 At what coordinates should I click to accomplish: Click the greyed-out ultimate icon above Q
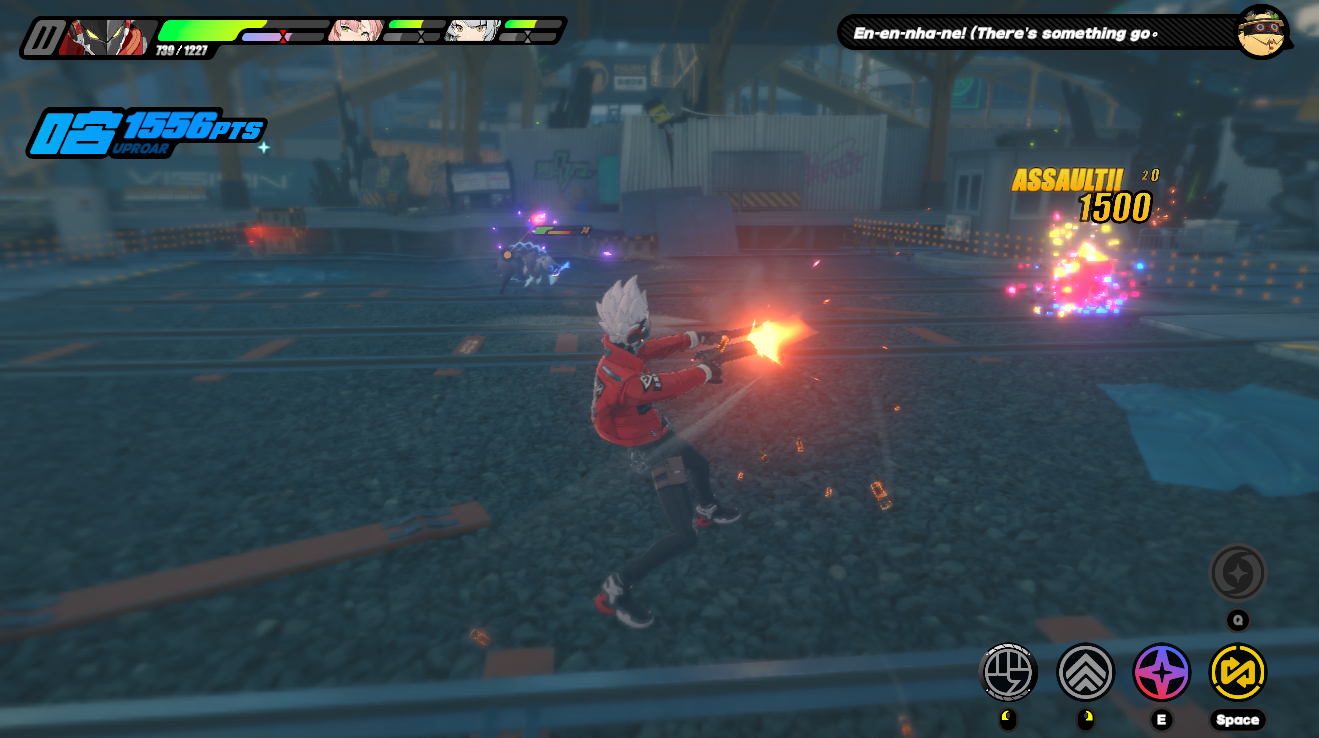[1238, 573]
